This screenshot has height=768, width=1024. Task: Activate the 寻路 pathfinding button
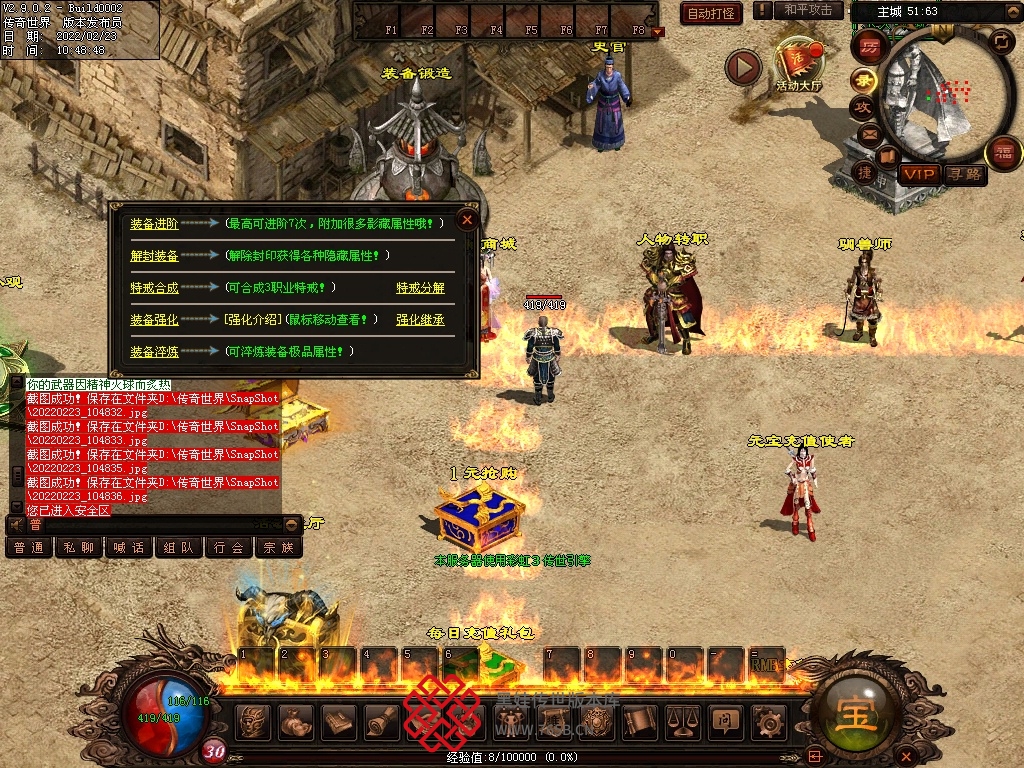(x=964, y=174)
